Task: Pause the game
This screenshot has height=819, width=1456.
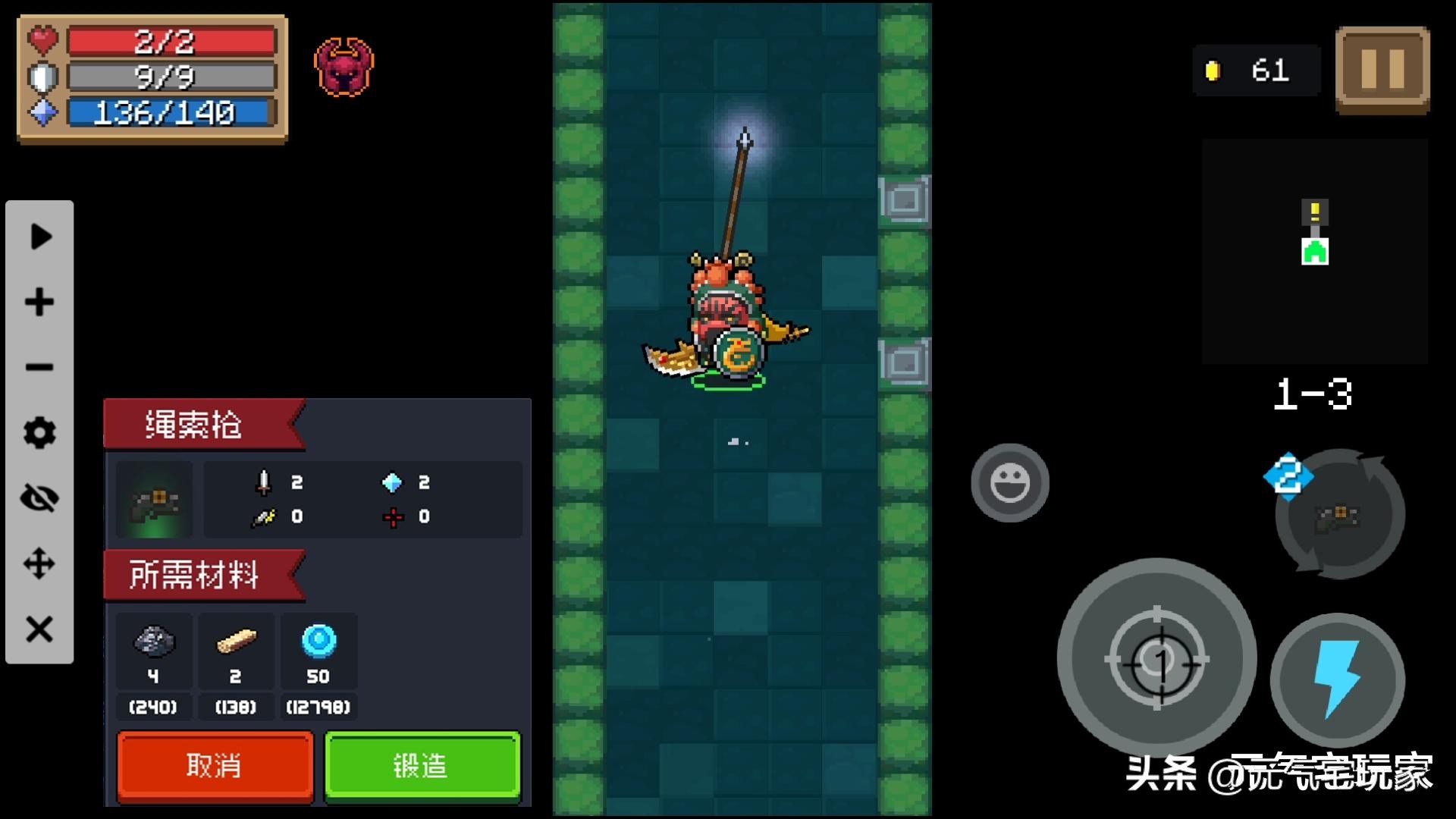Action: coord(1382,70)
